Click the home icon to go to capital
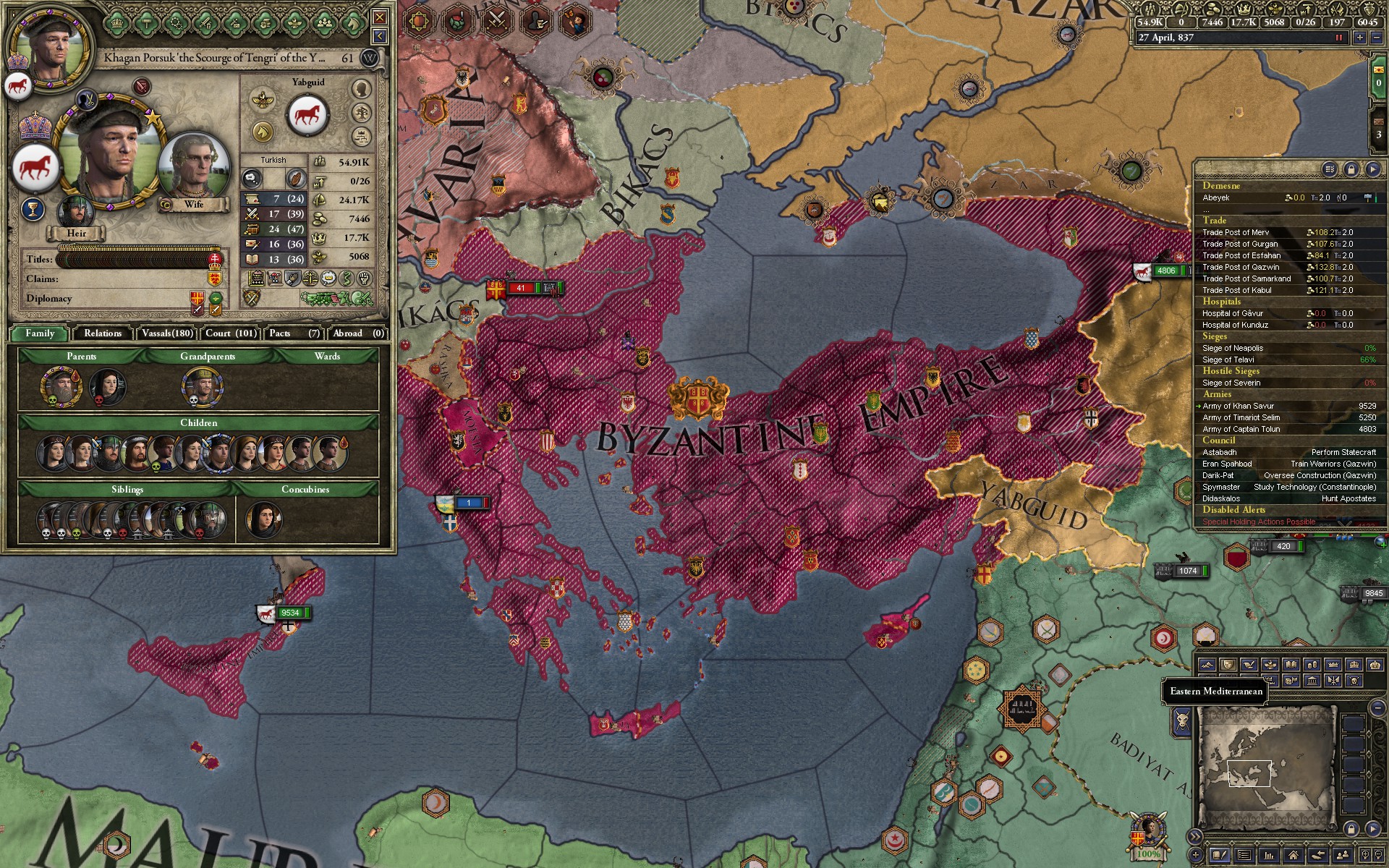 (x=1294, y=857)
